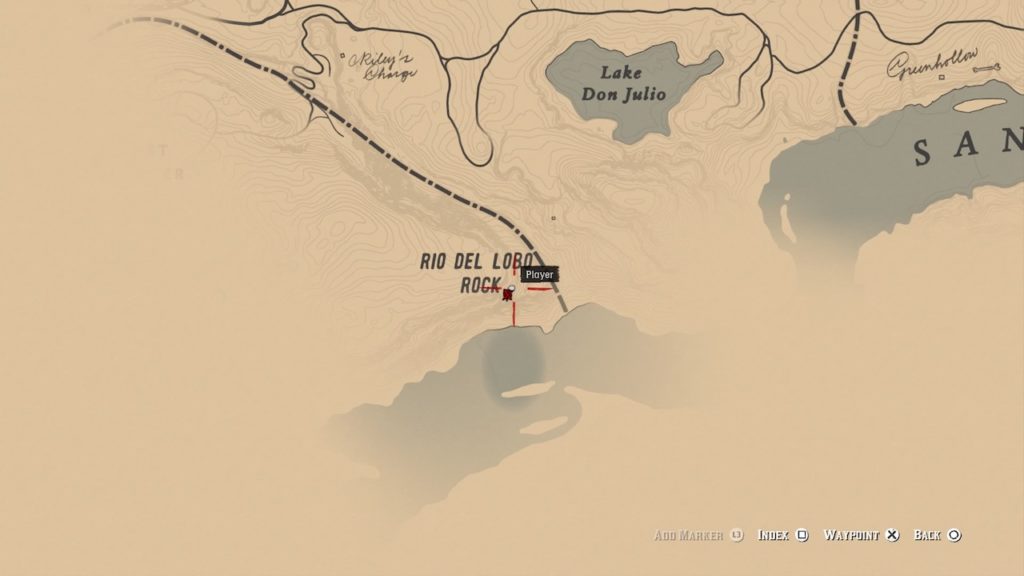
Task: Click the red marker icon beside Rio Del Lobo Rock
Action: pos(507,294)
